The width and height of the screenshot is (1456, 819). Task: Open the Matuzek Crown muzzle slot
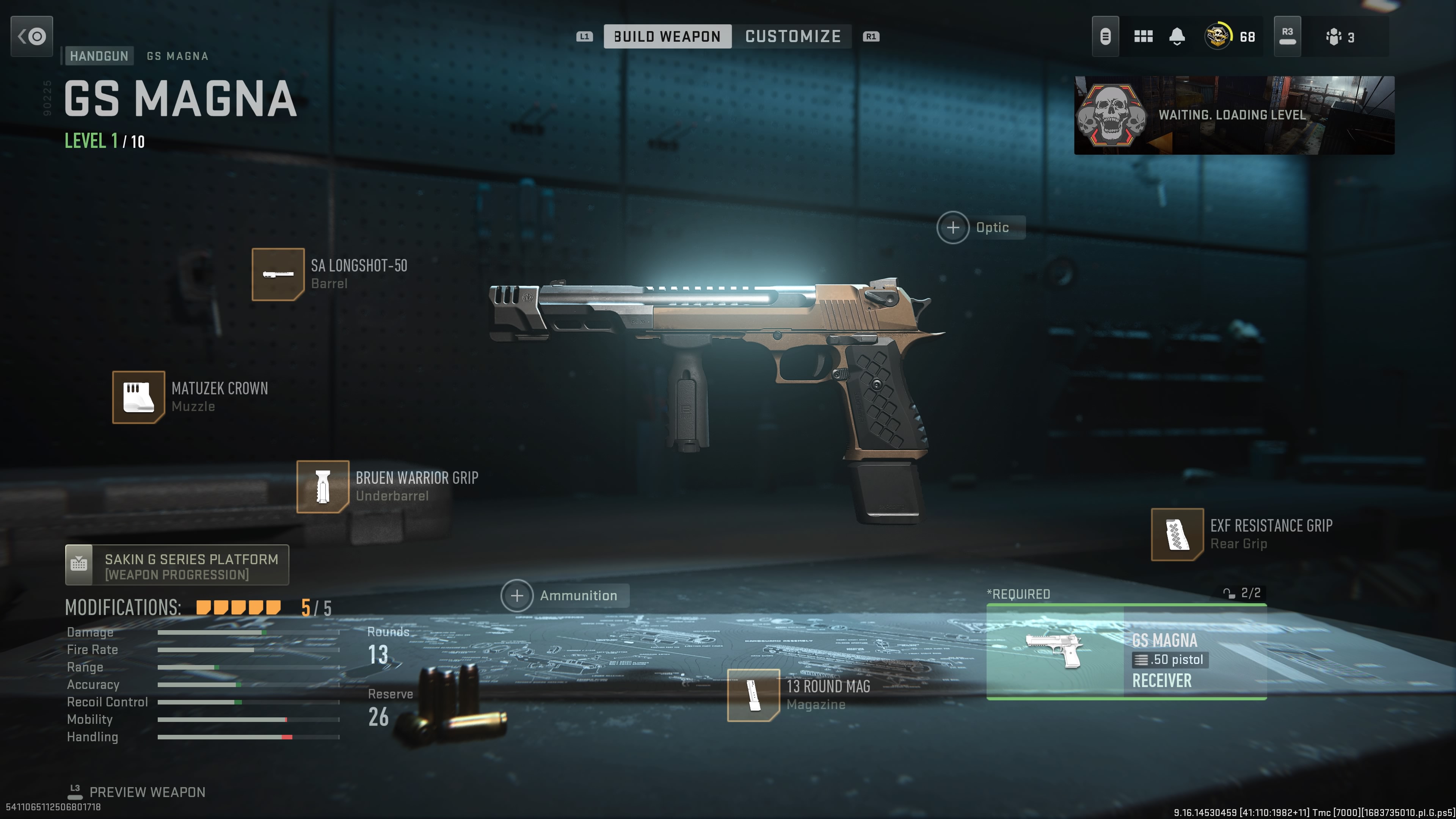[x=139, y=397]
